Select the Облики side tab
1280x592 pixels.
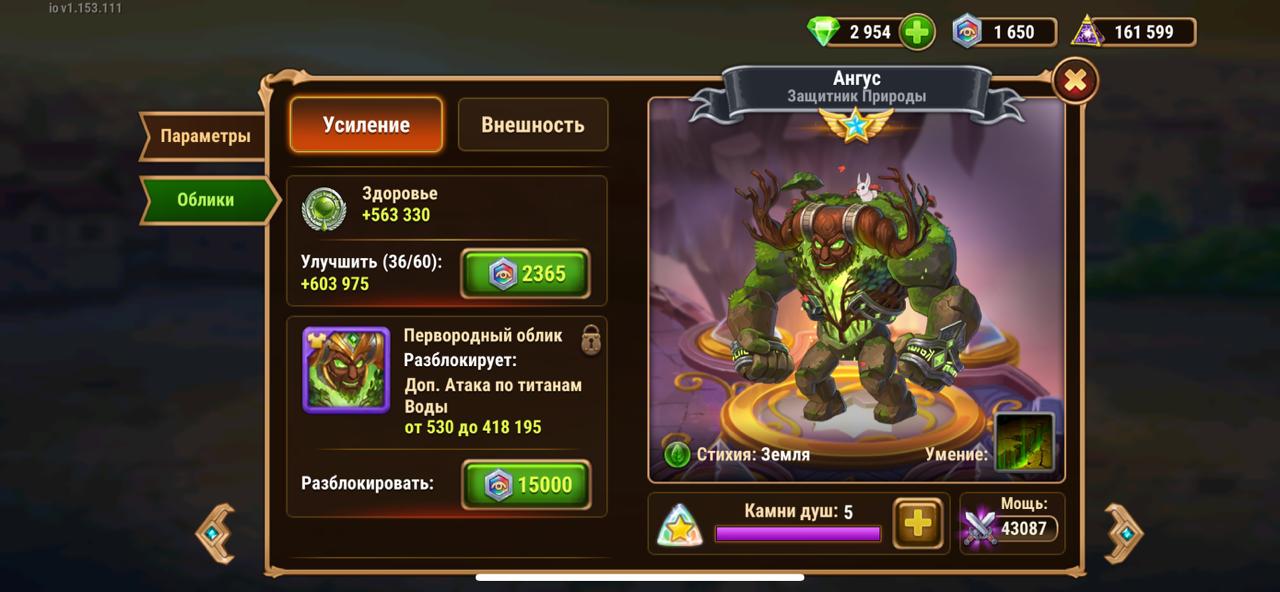pos(206,200)
